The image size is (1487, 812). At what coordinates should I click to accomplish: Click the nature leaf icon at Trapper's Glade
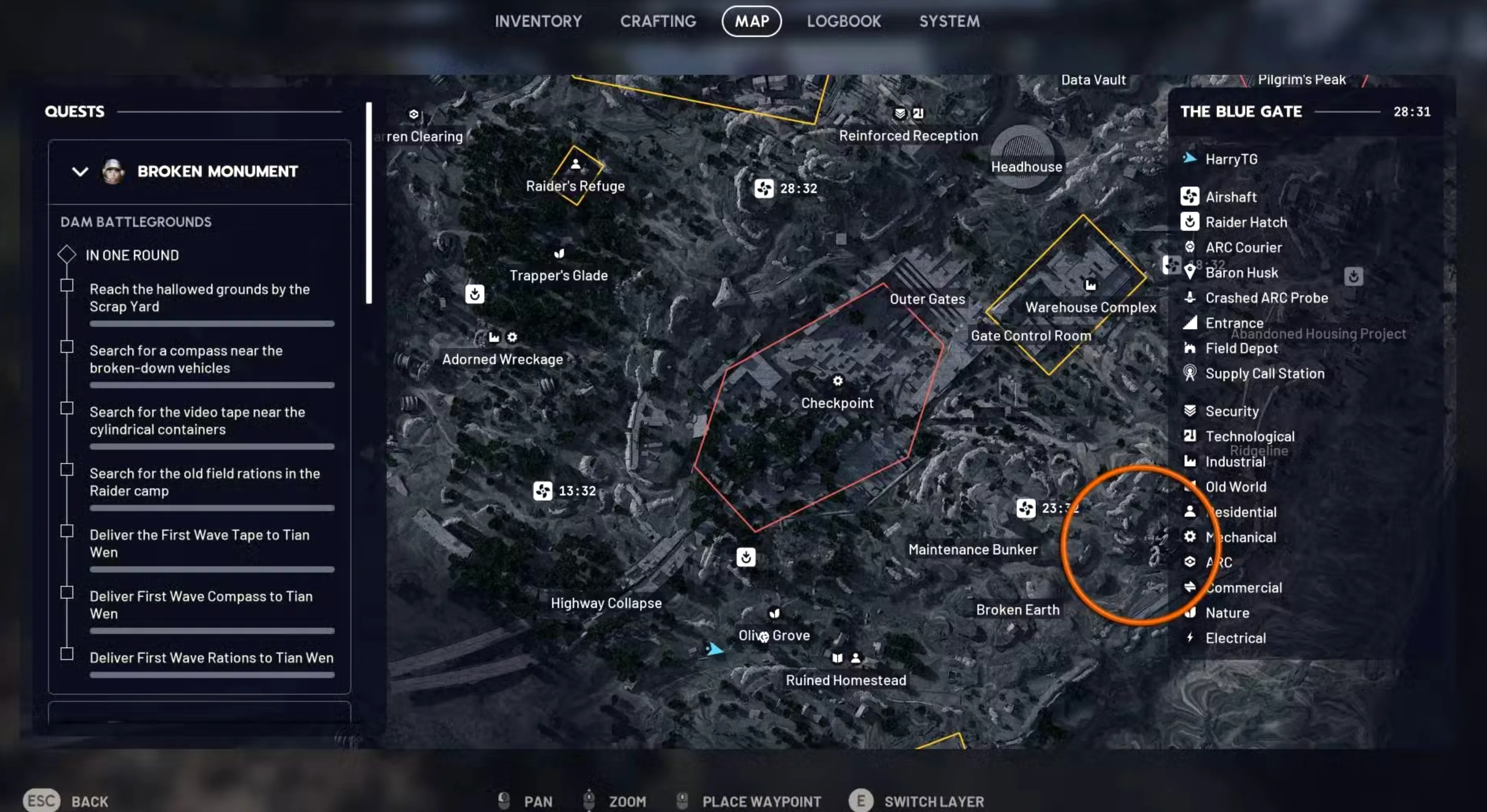click(x=559, y=253)
